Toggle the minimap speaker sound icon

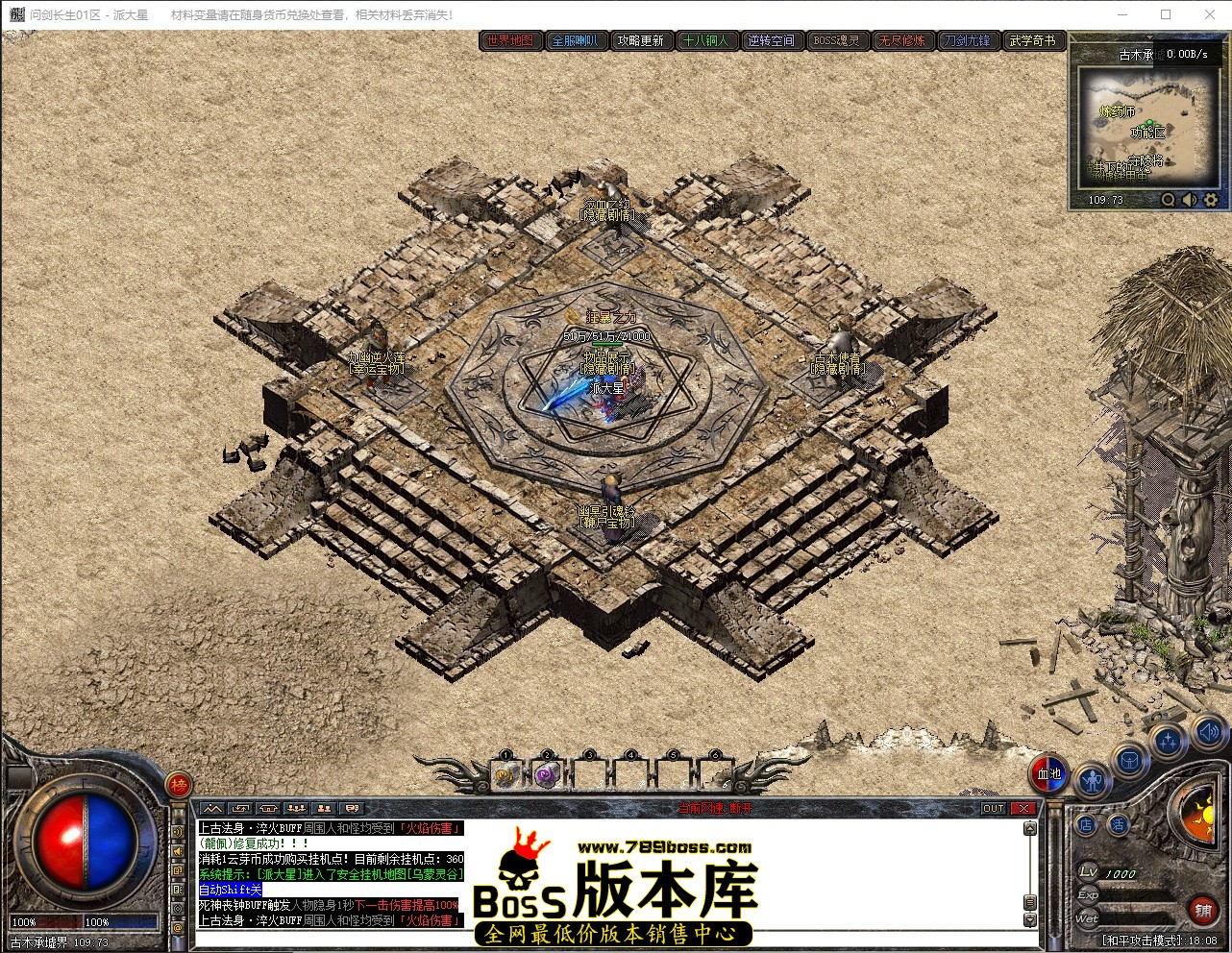pyautogui.click(x=1188, y=200)
